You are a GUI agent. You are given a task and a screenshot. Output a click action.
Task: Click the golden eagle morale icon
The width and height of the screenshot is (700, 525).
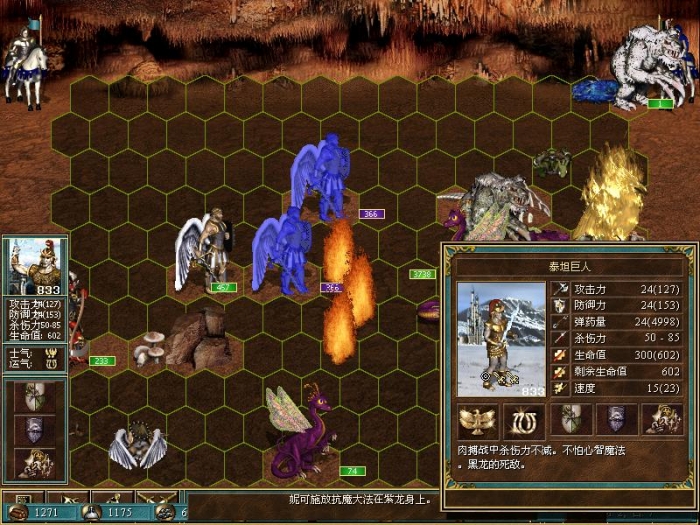point(477,419)
